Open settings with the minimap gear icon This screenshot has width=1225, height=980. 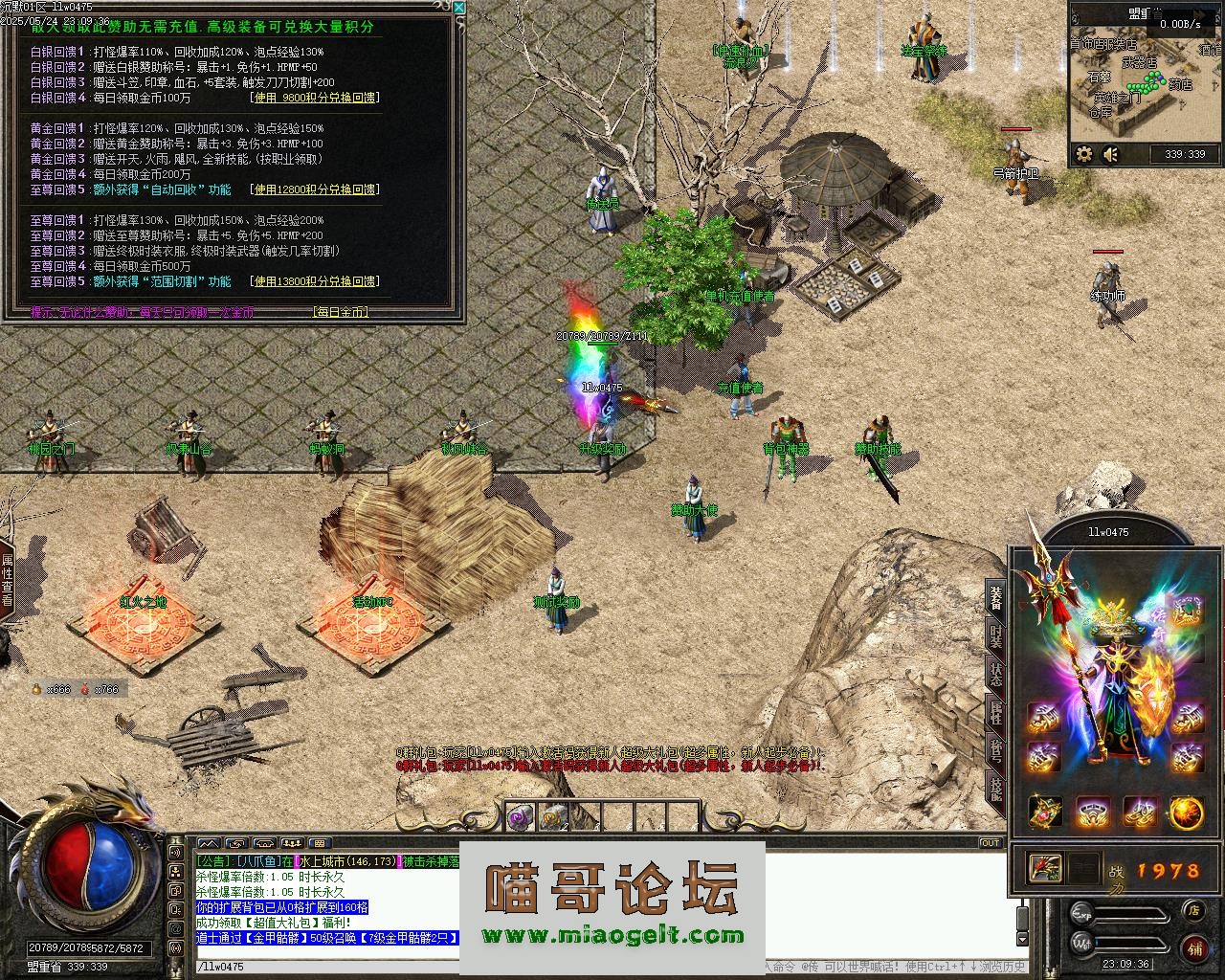tap(1084, 154)
